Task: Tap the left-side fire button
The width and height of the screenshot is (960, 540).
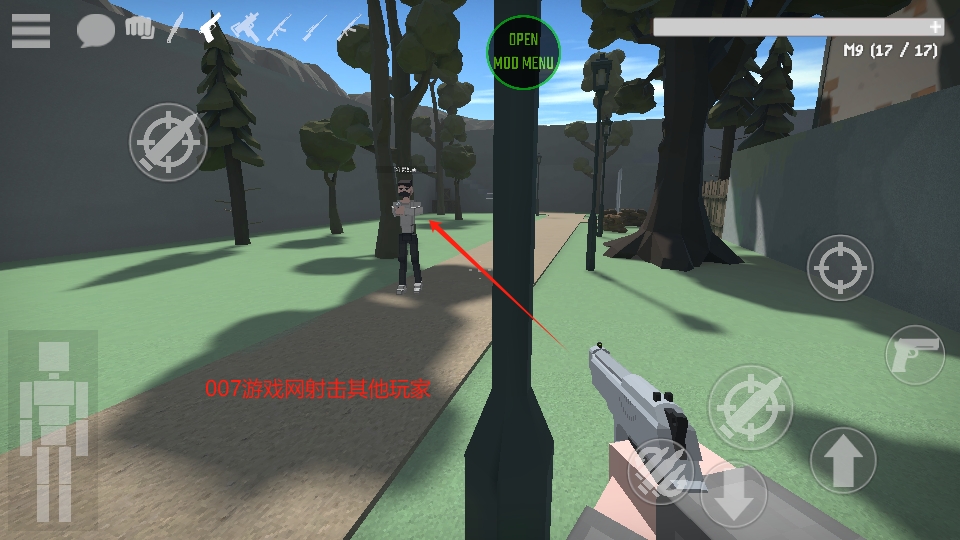Action: 168,142
